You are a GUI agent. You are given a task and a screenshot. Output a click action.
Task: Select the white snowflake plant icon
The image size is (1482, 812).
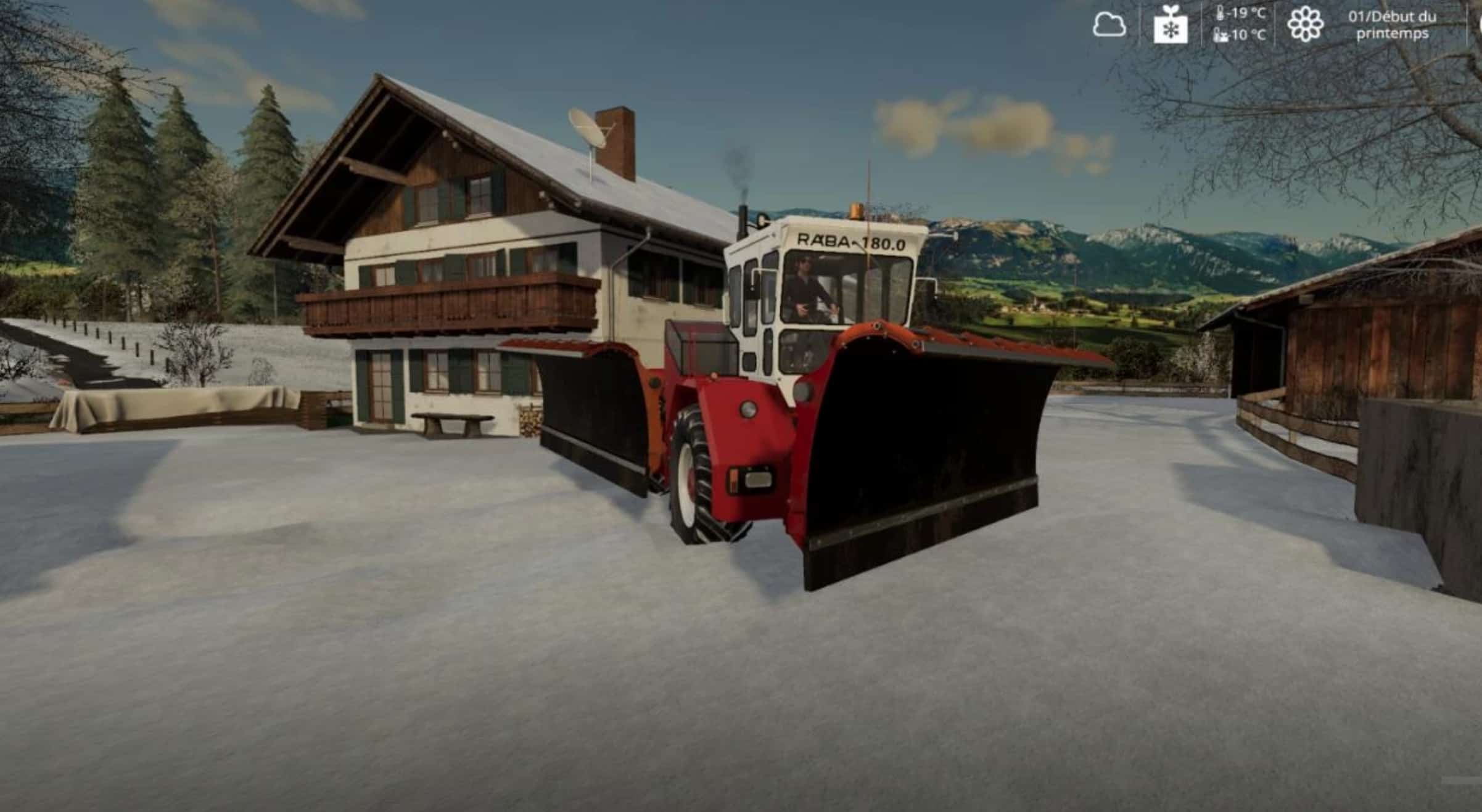click(x=1171, y=26)
